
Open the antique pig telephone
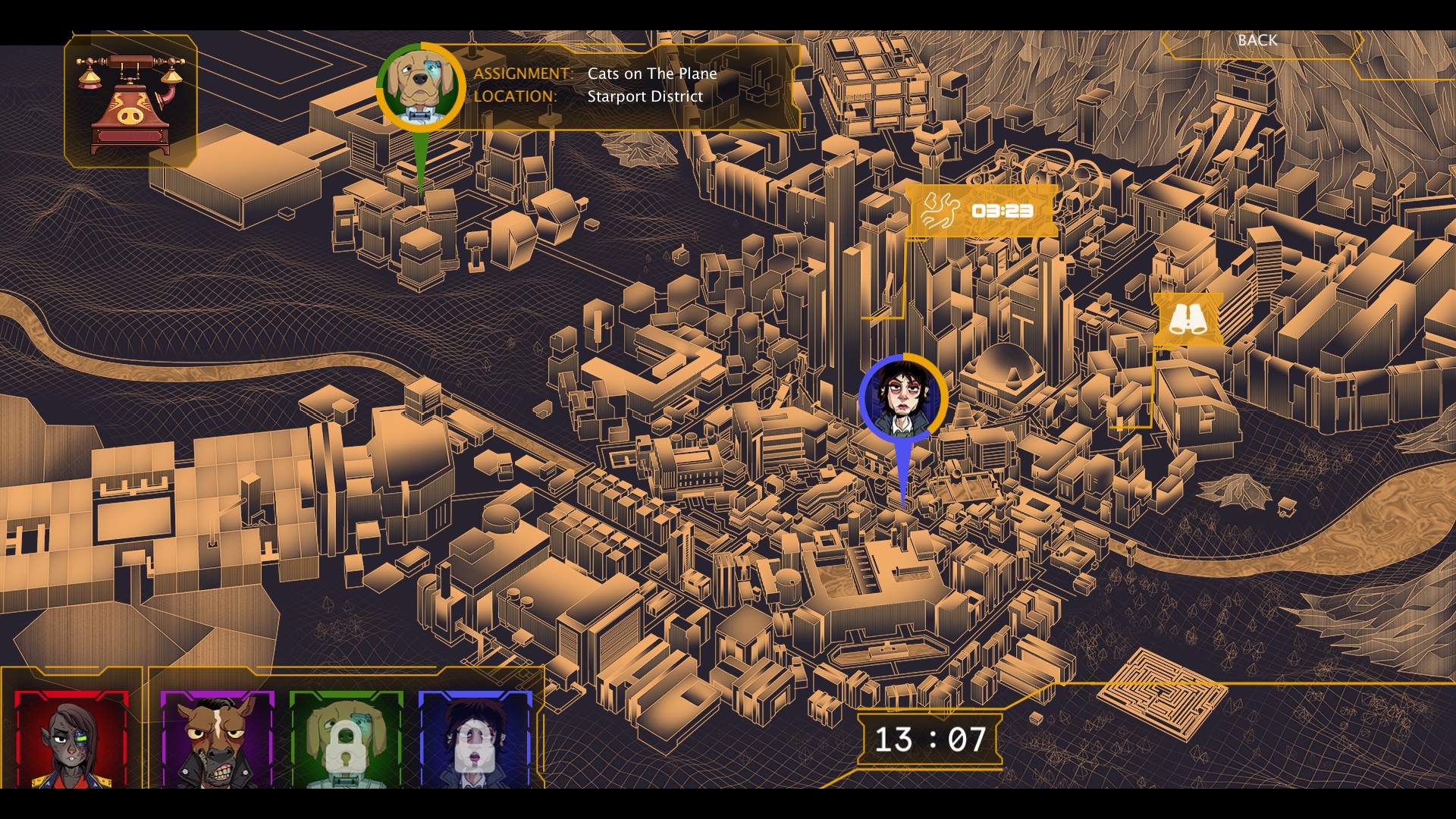click(130, 102)
